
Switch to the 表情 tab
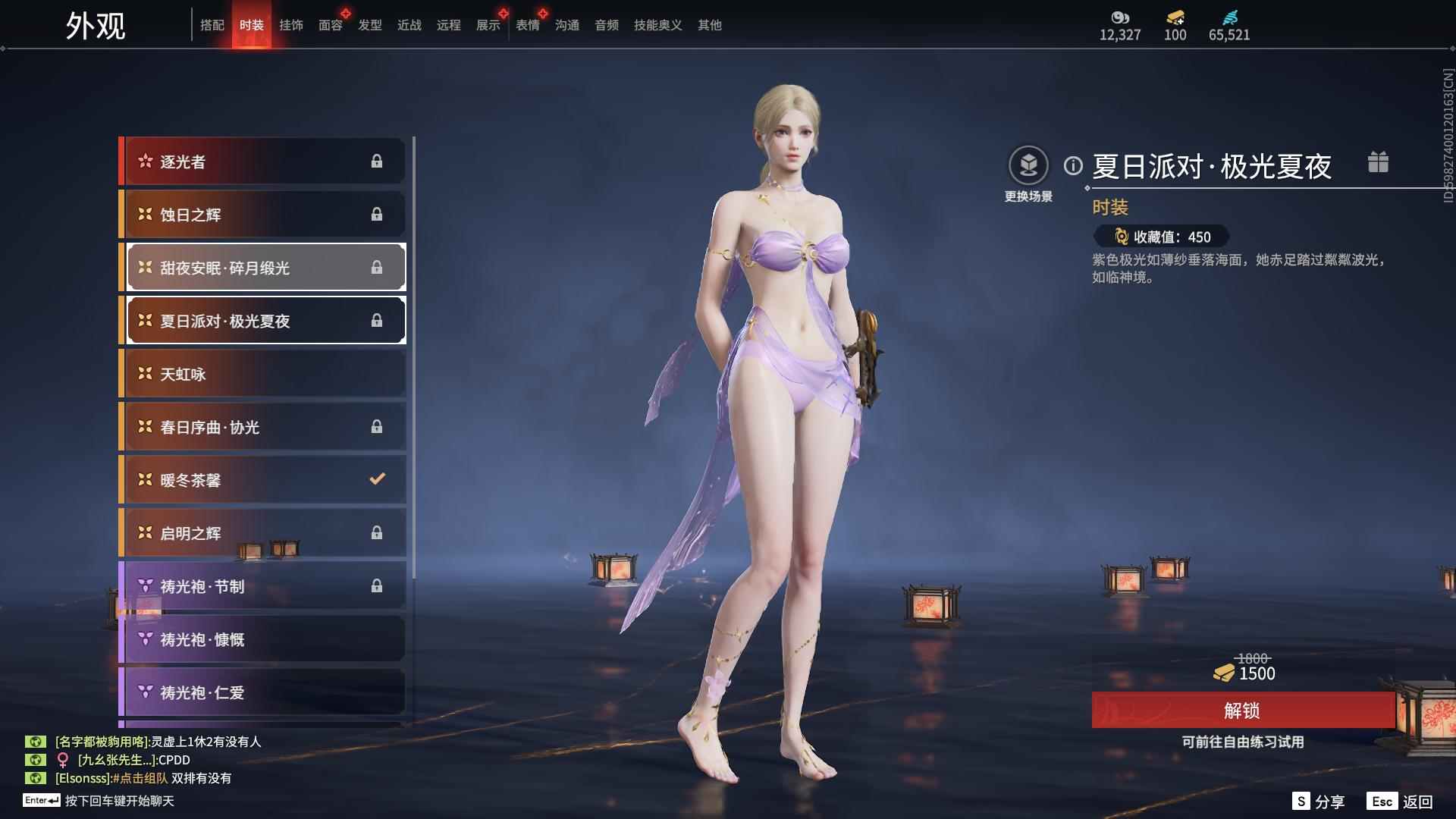click(528, 25)
